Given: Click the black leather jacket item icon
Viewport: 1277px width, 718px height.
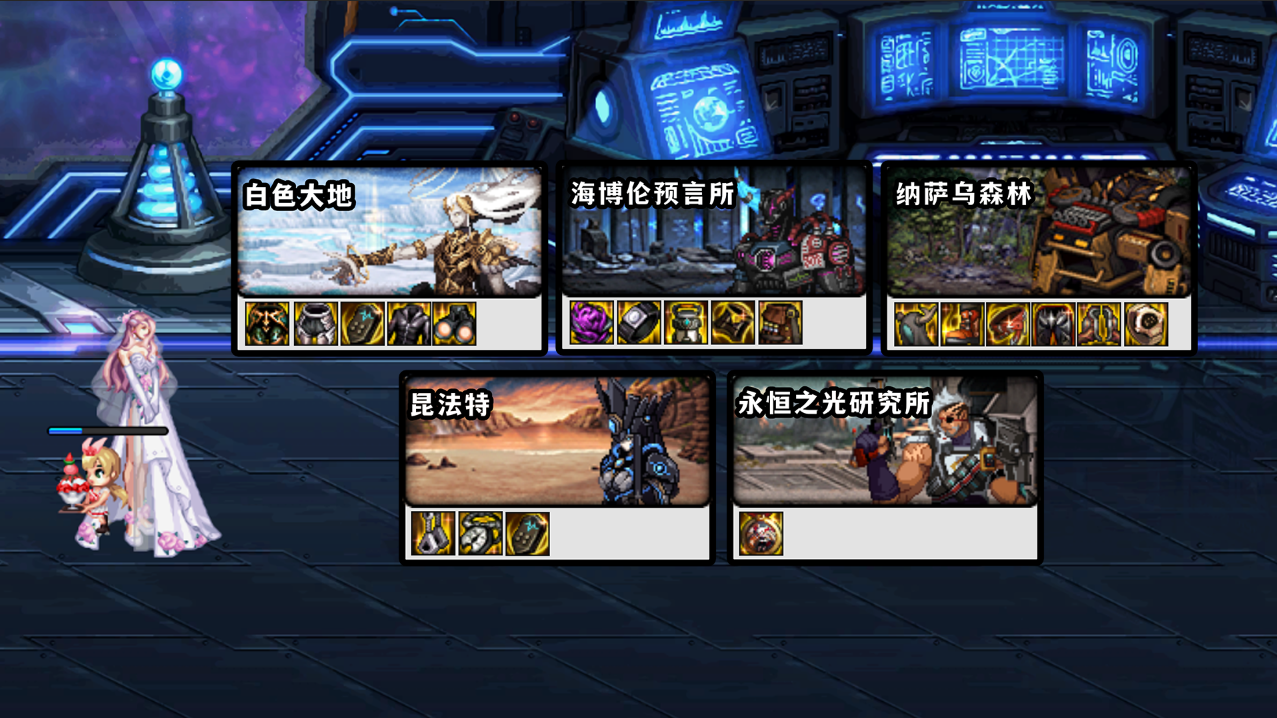Looking at the screenshot, I should tap(408, 324).
